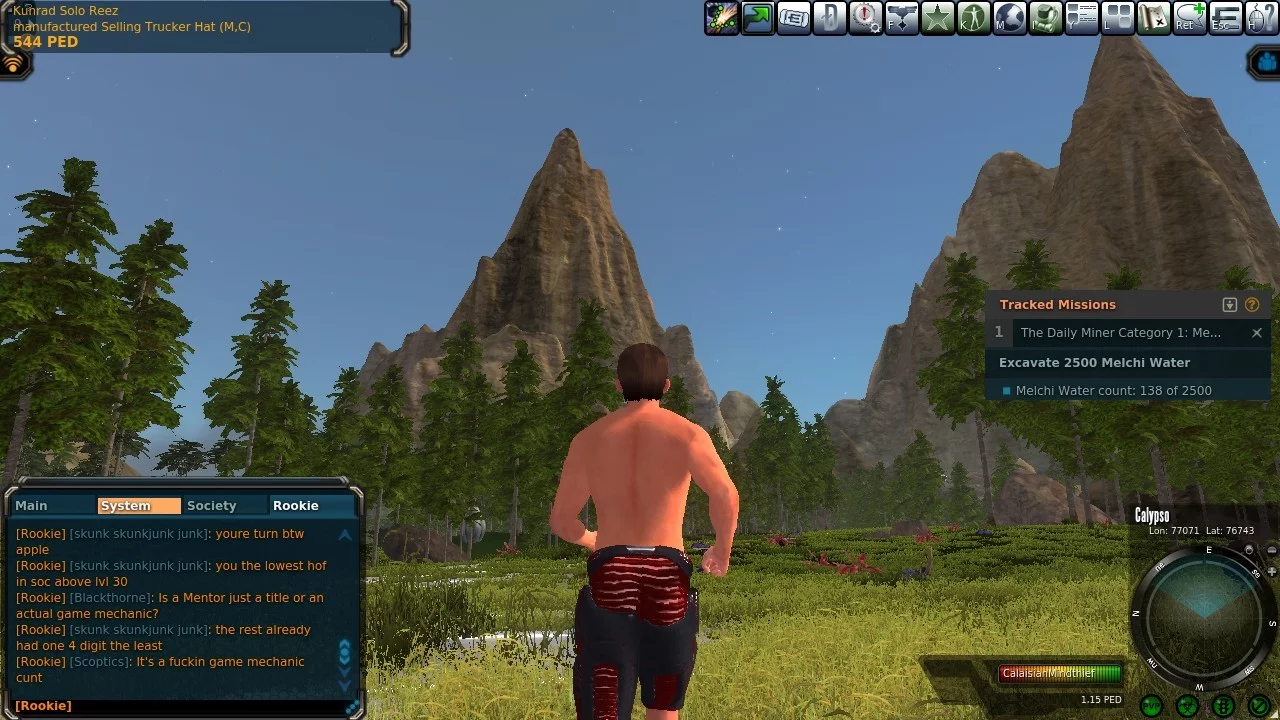
Task: Open the System chat tab
Action: (x=126, y=506)
